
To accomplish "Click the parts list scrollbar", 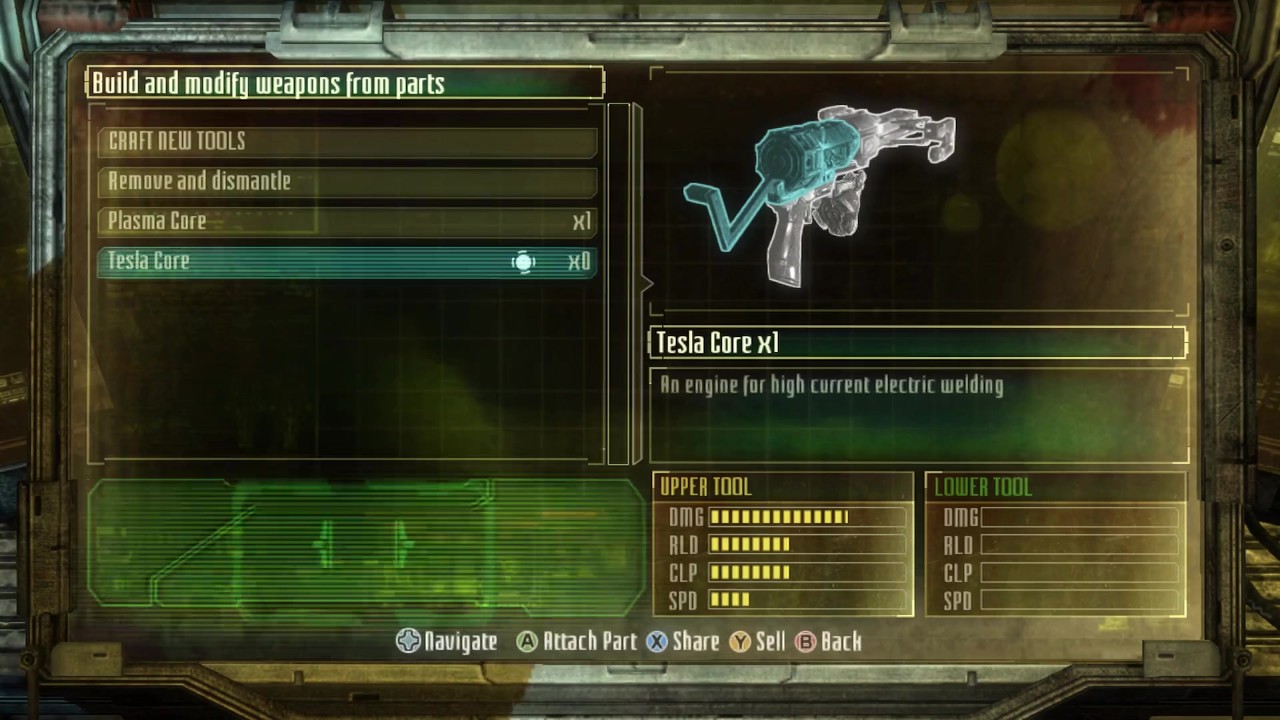I will [619, 283].
